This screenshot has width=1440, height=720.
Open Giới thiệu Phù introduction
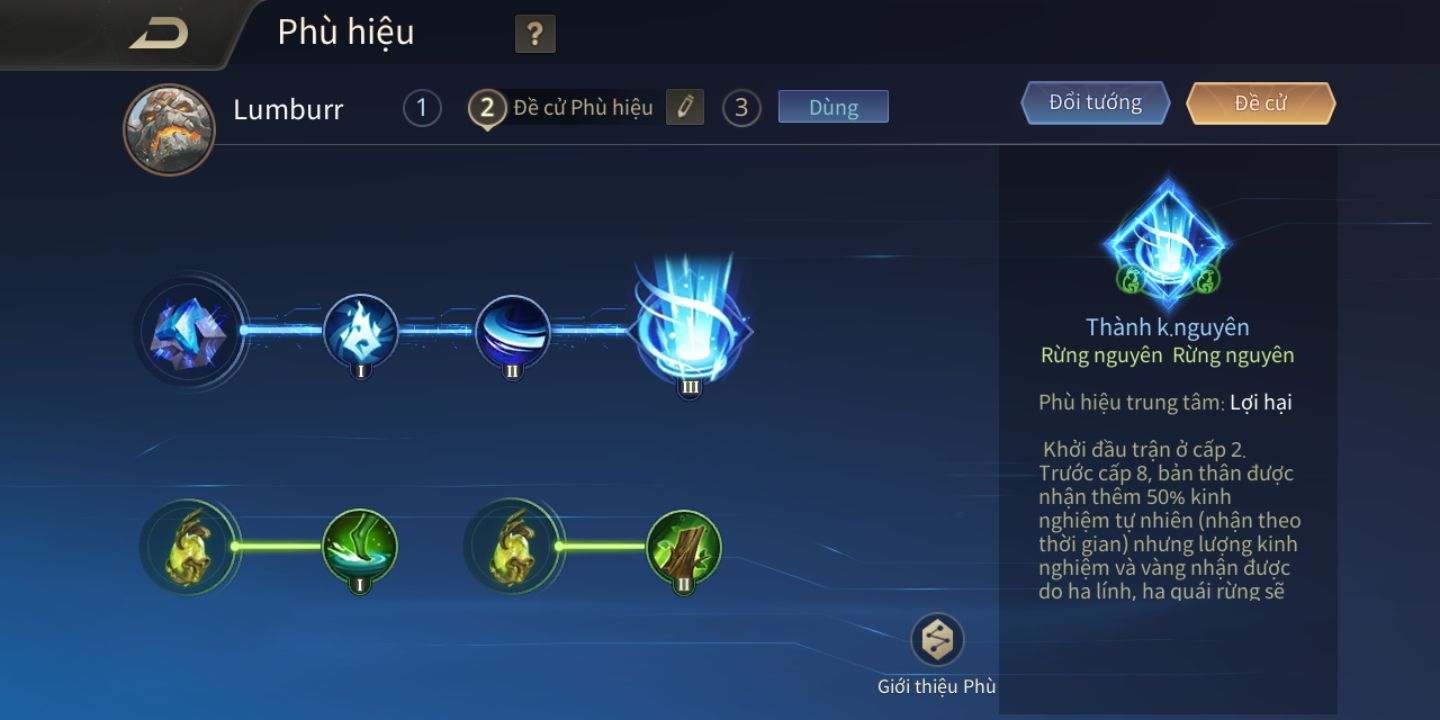(937, 640)
